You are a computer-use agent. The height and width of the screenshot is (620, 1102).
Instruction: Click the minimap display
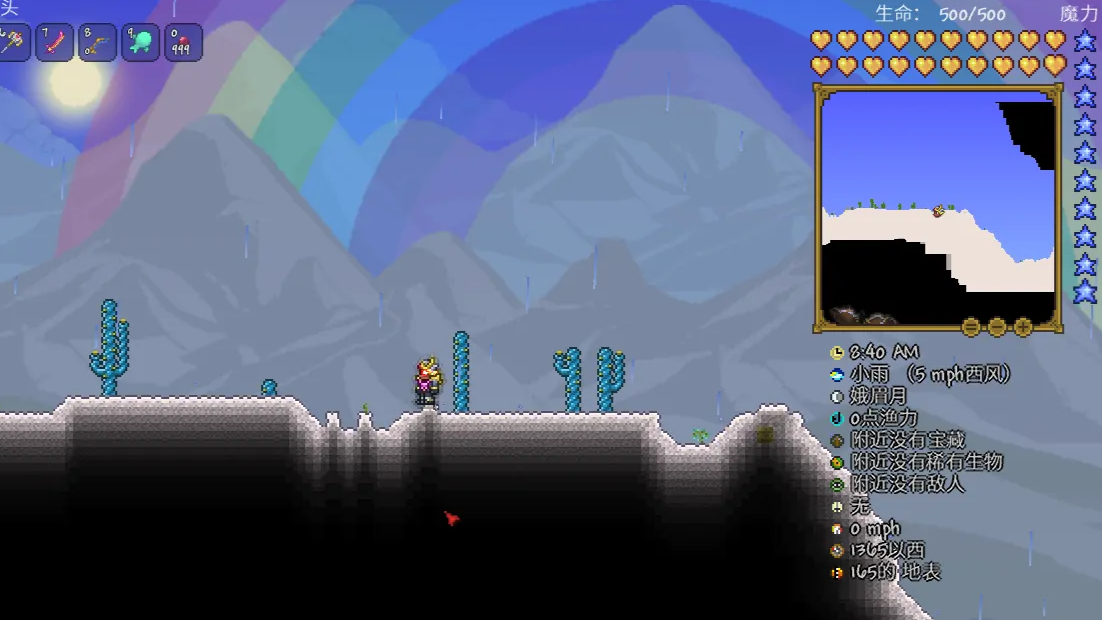click(937, 205)
